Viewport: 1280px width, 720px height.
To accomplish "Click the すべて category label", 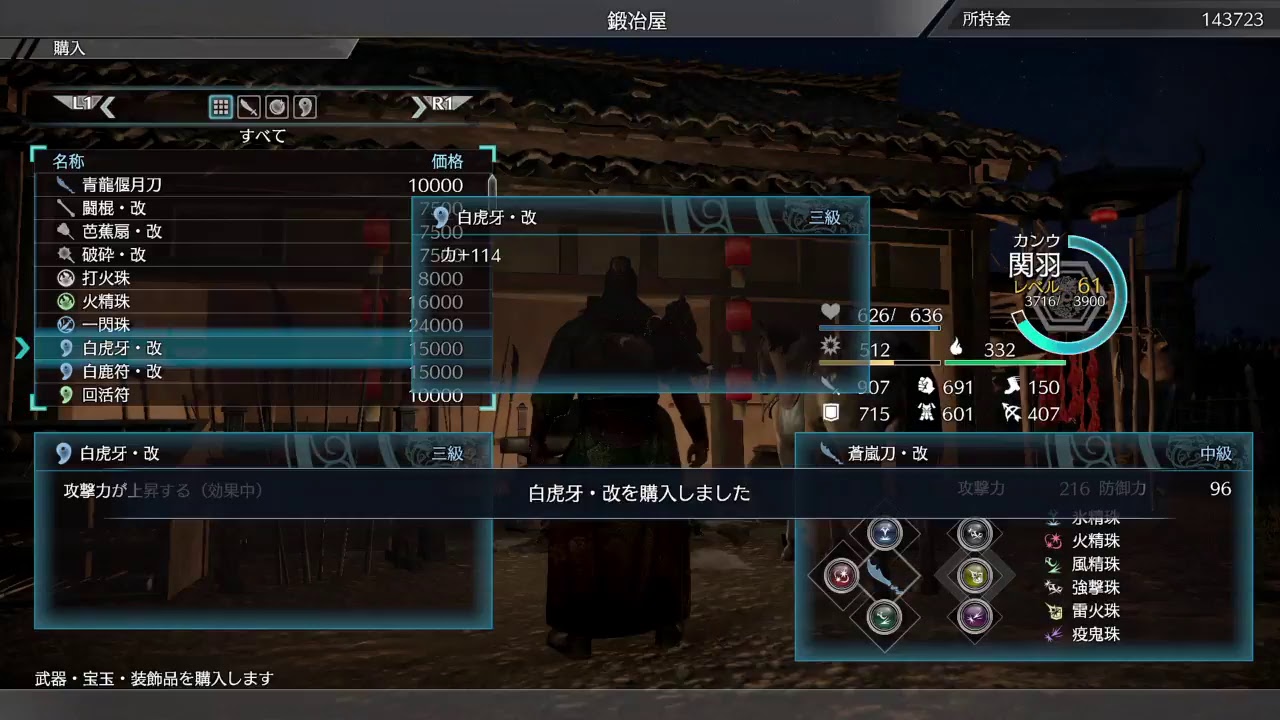I will click(261, 135).
